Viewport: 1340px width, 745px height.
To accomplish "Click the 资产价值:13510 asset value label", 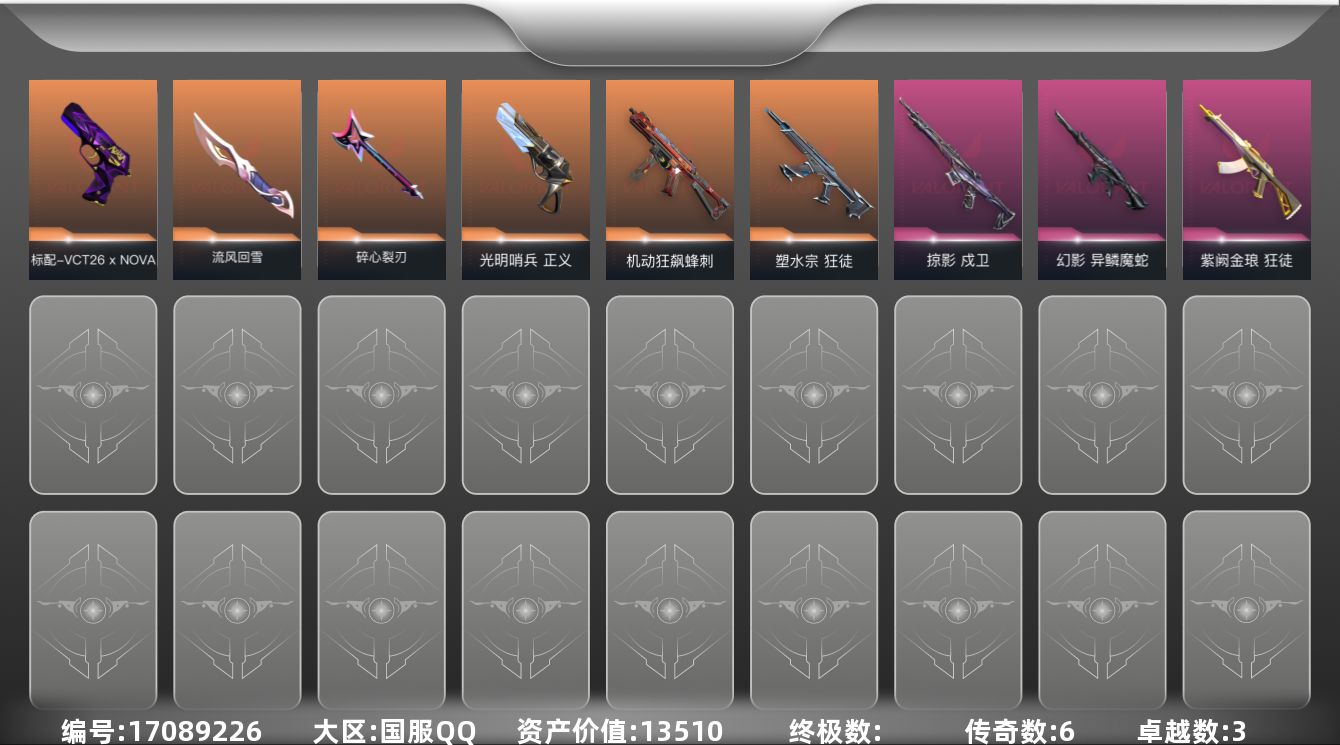I will [612, 731].
